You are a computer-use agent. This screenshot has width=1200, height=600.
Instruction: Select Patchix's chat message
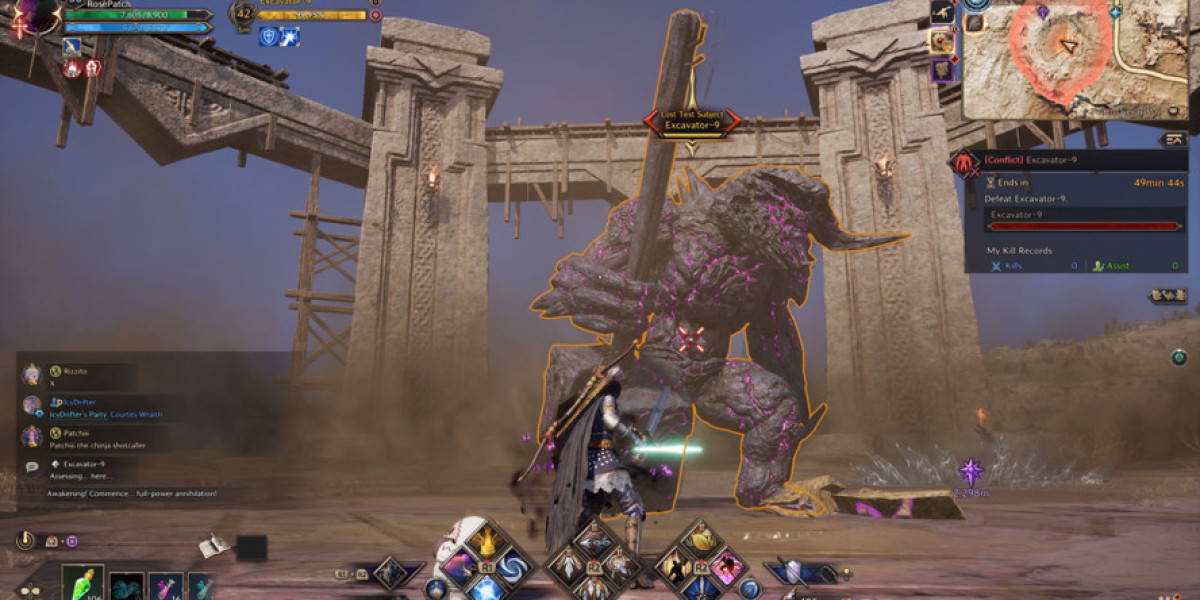[95, 438]
